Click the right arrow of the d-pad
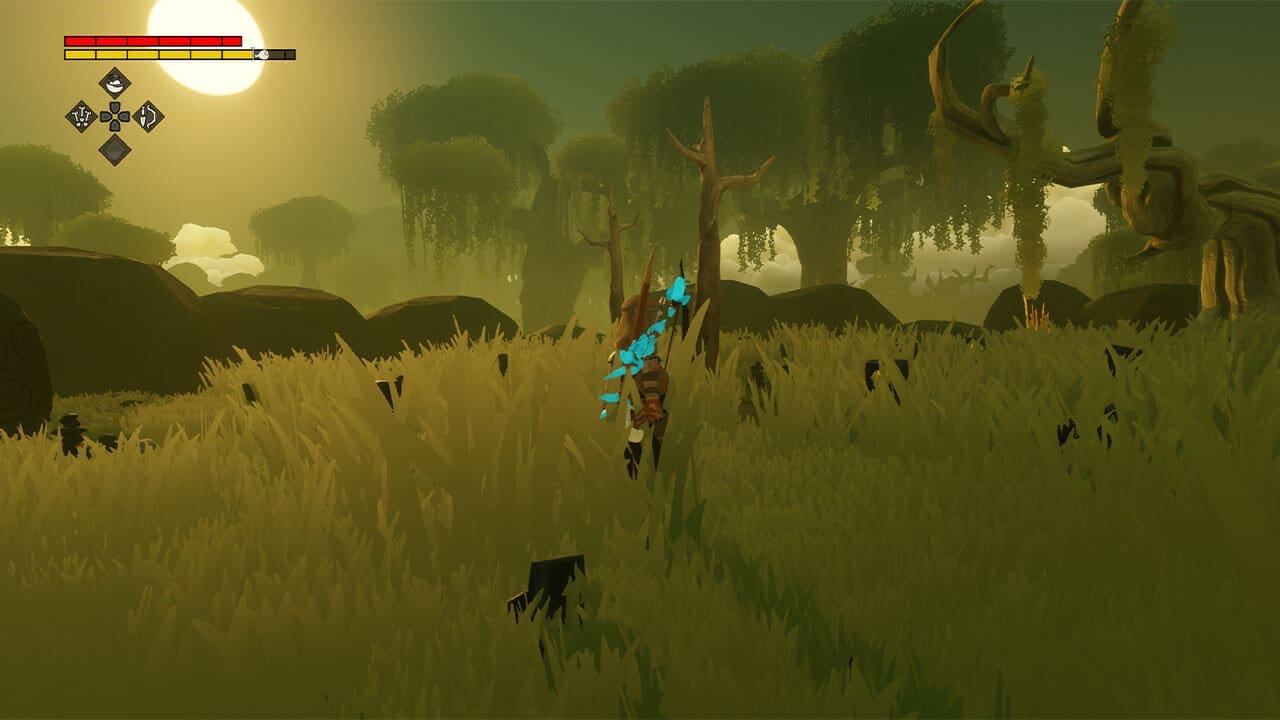1280x720 pixels. (125, 116)
